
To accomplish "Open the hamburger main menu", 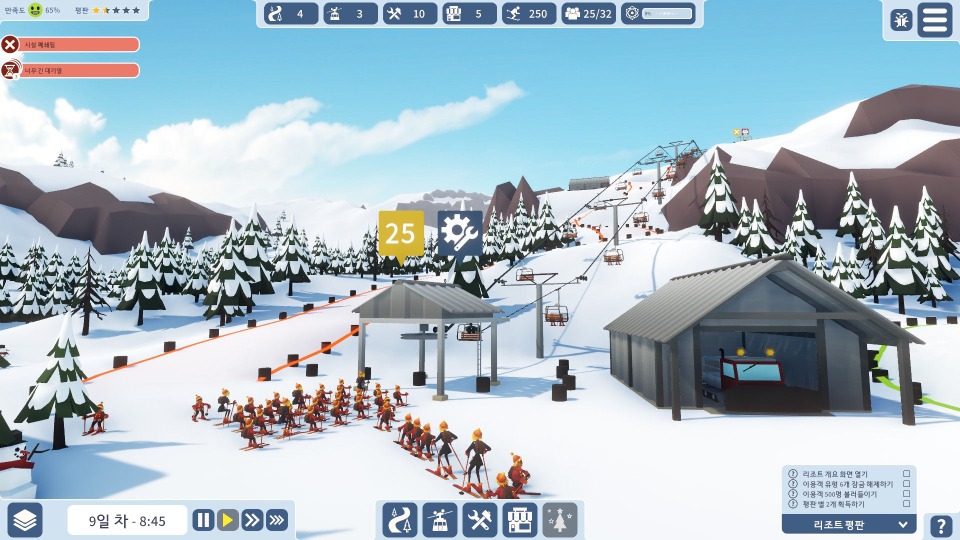I will pyautogui.click(x=935, y=20).
